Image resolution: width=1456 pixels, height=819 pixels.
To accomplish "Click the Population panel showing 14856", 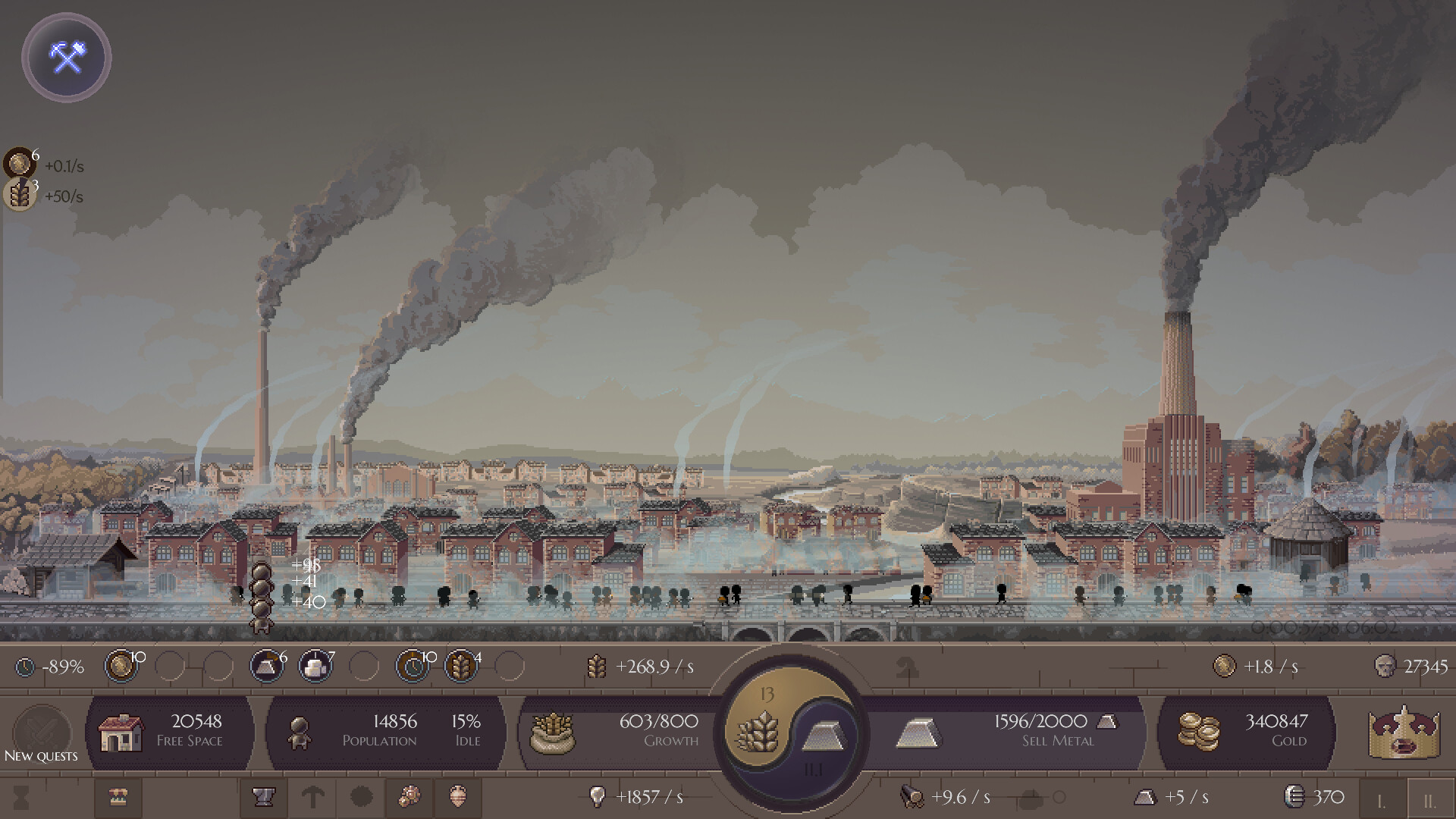I will point(387,730).
